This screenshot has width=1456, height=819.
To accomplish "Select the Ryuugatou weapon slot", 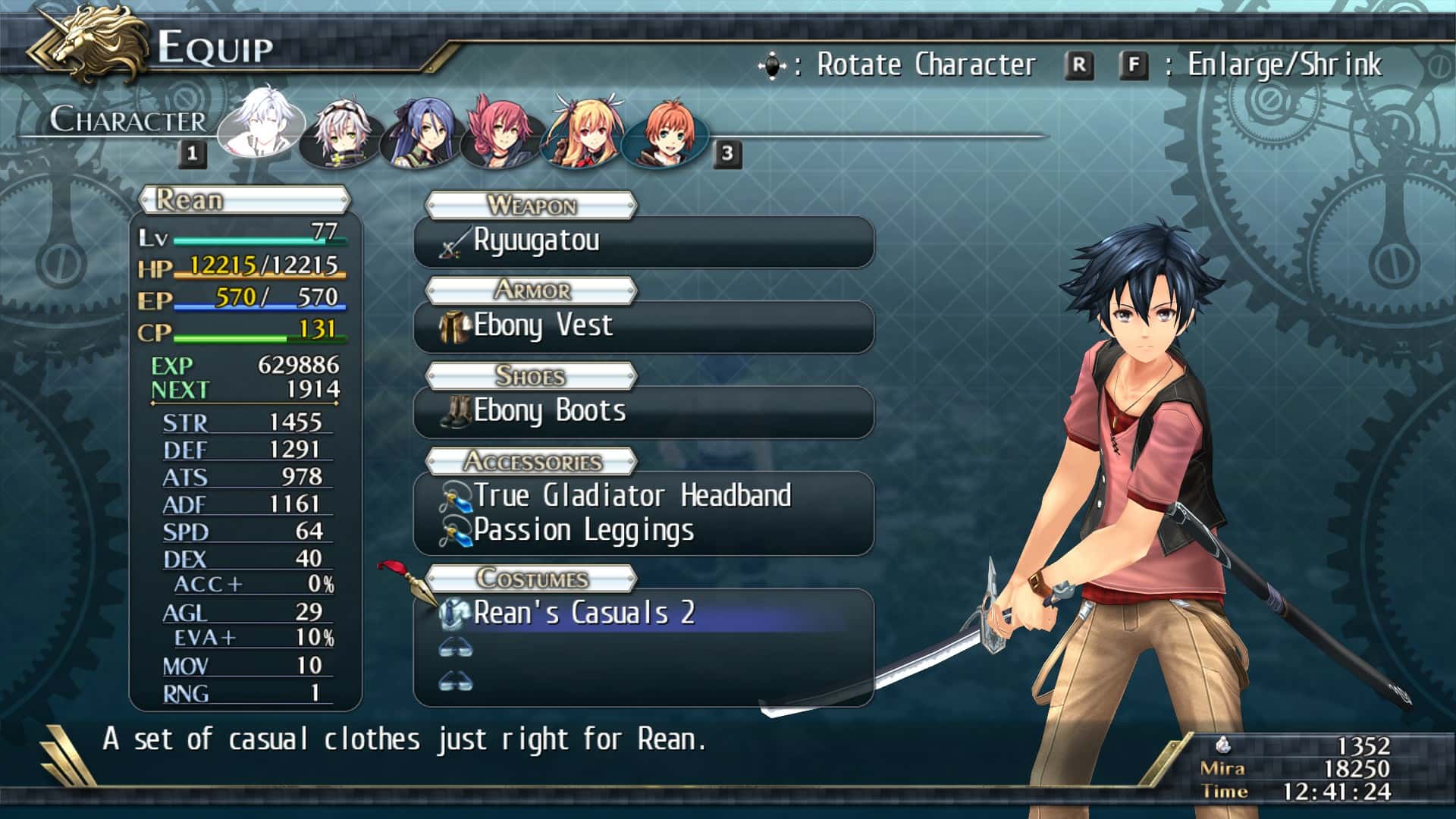I will [643, 242].
